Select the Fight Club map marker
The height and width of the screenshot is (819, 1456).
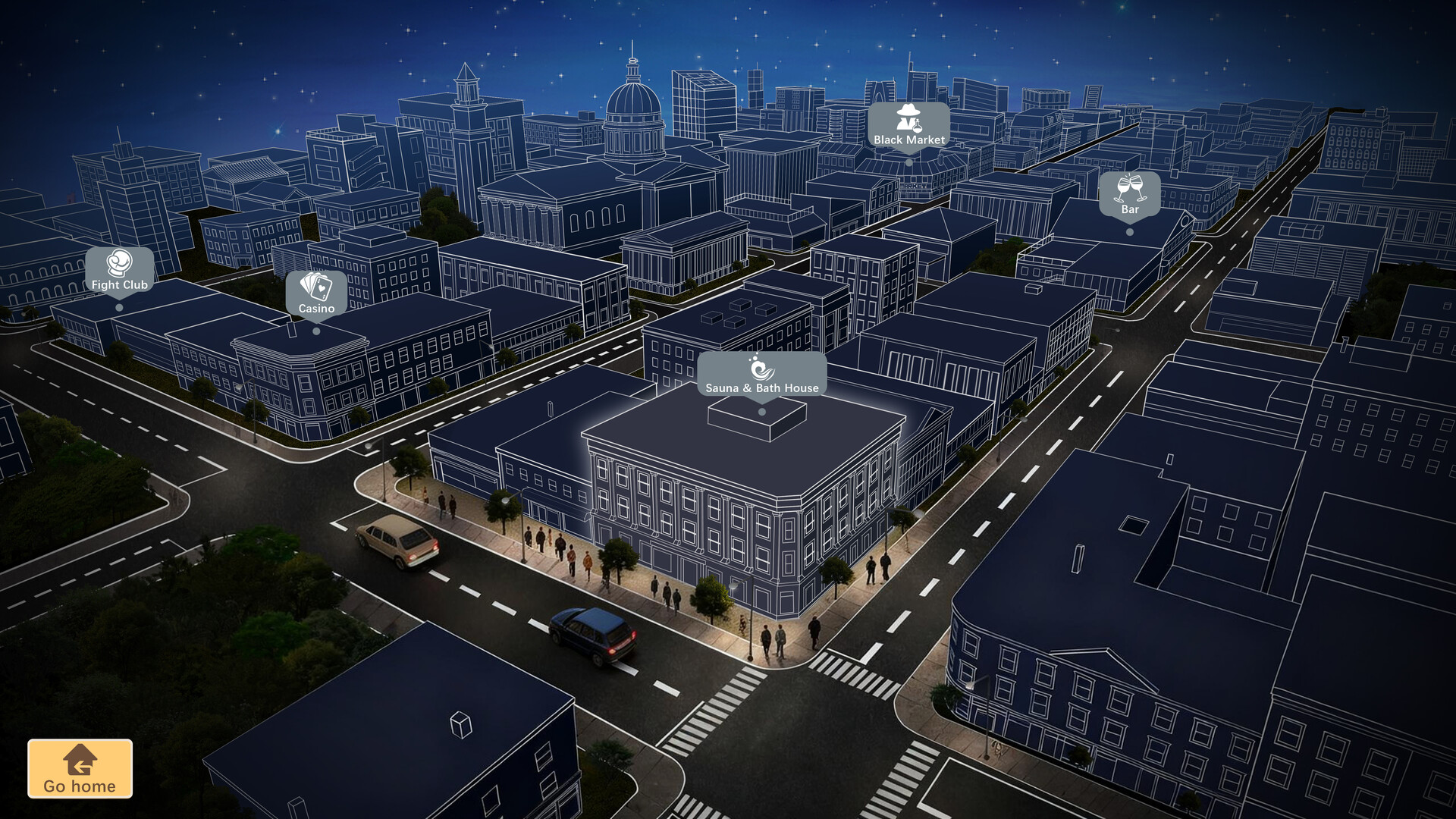(x=118, y=275)
